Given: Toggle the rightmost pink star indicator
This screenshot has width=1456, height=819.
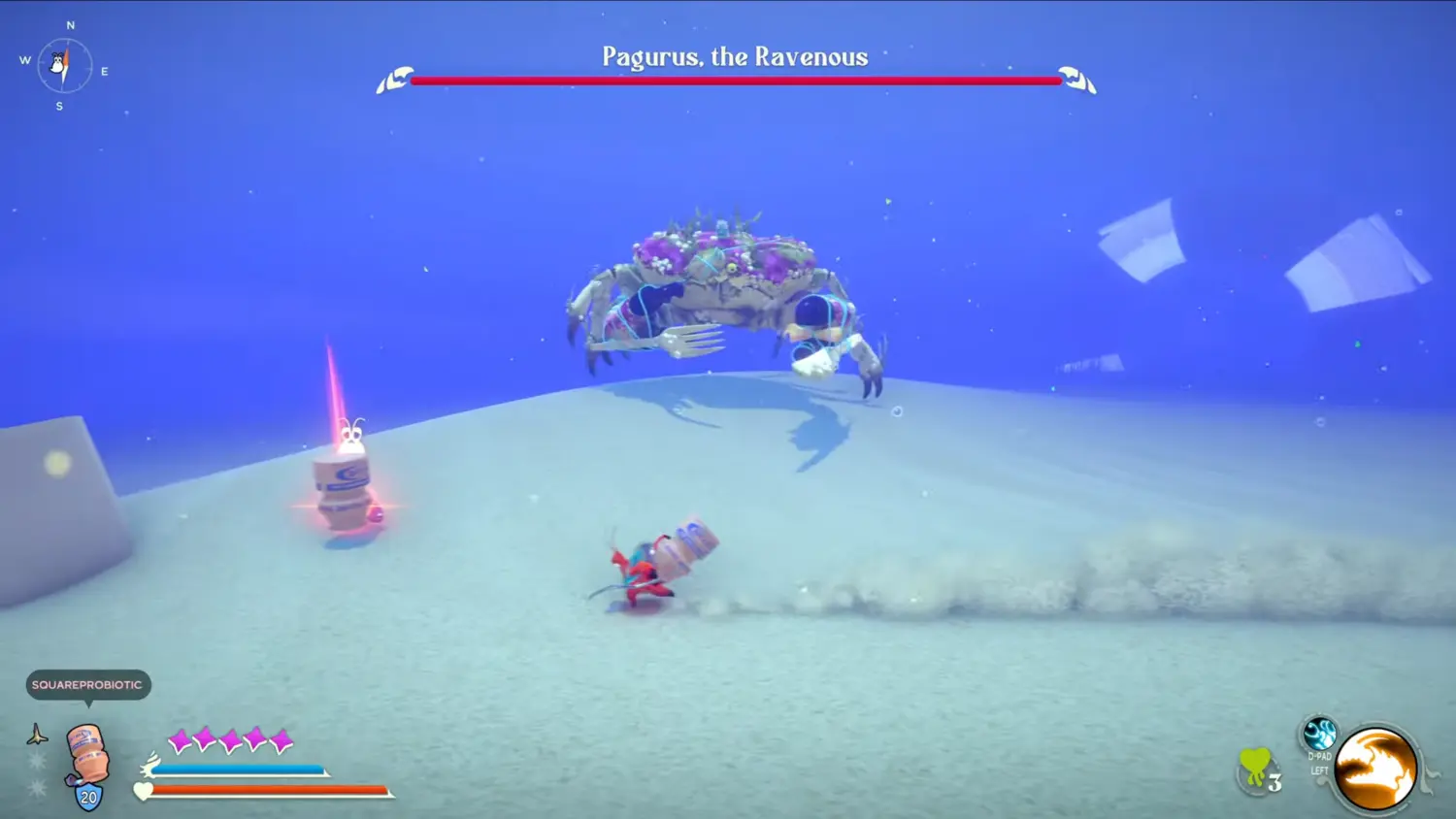Looking at the screenshot, I should [281, 739].
